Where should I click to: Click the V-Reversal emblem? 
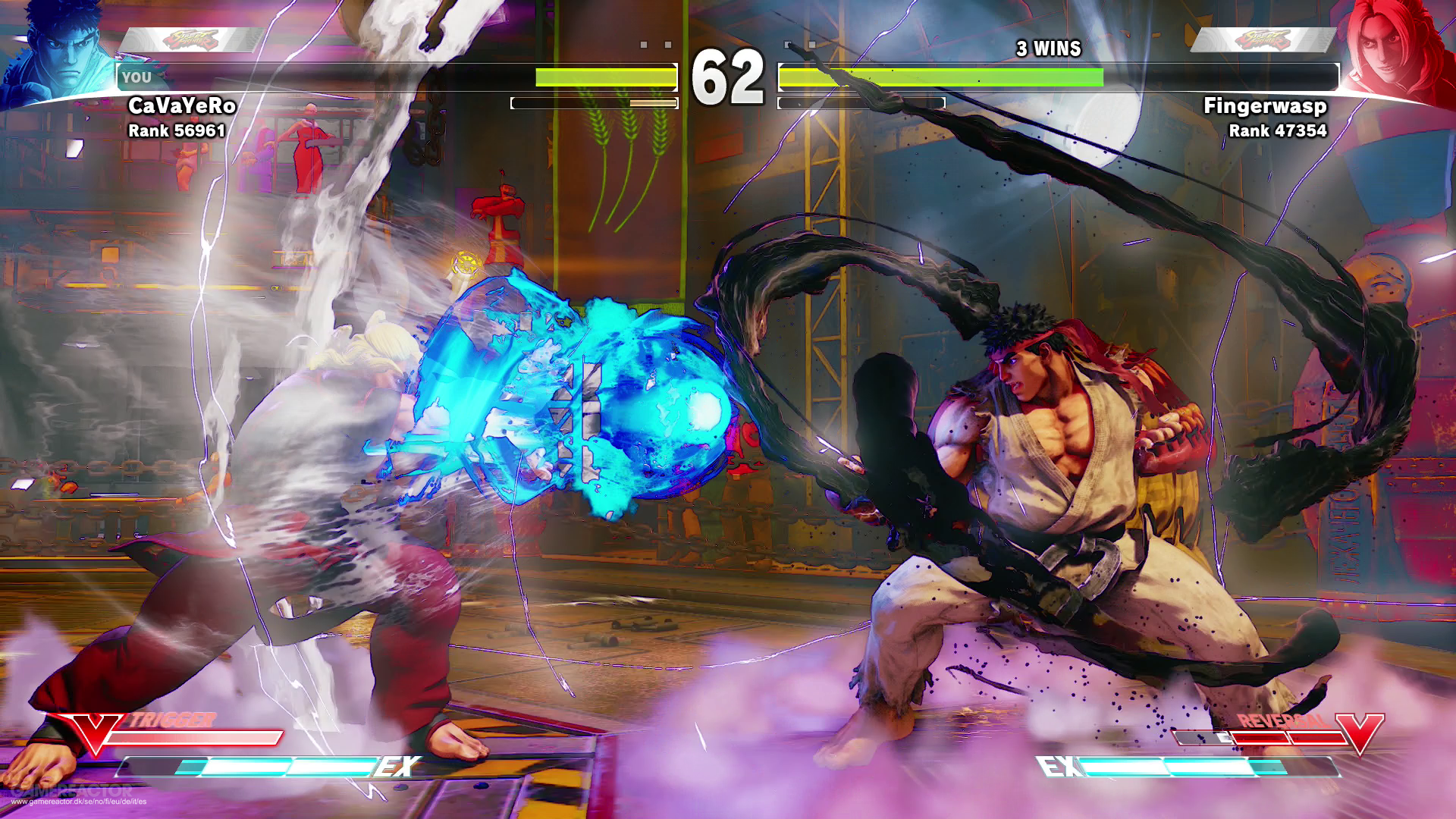pyautogui.click(x=1359, y=731)
